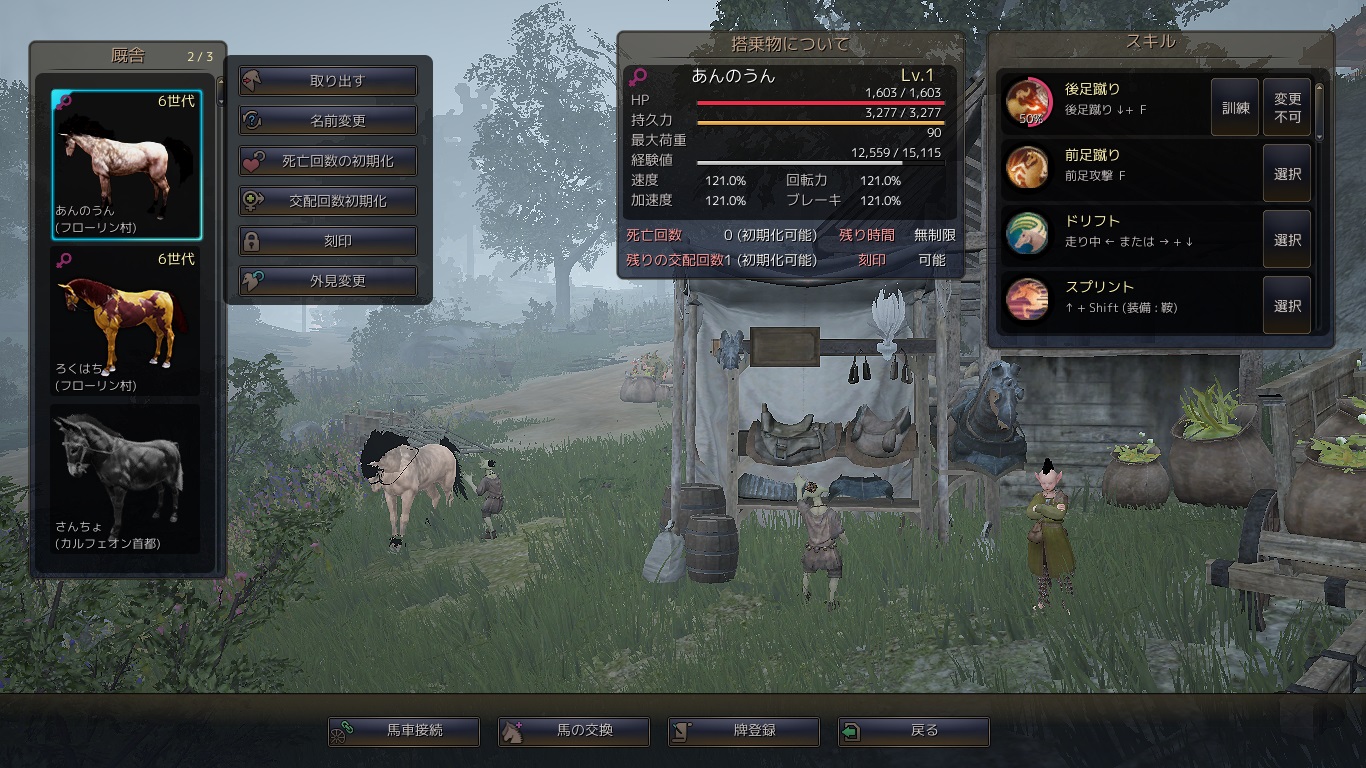Select the horse あんのうん in the stable
Image resolution: width=1366 pixels, height=768 pixels.
(x=126, y=165)
